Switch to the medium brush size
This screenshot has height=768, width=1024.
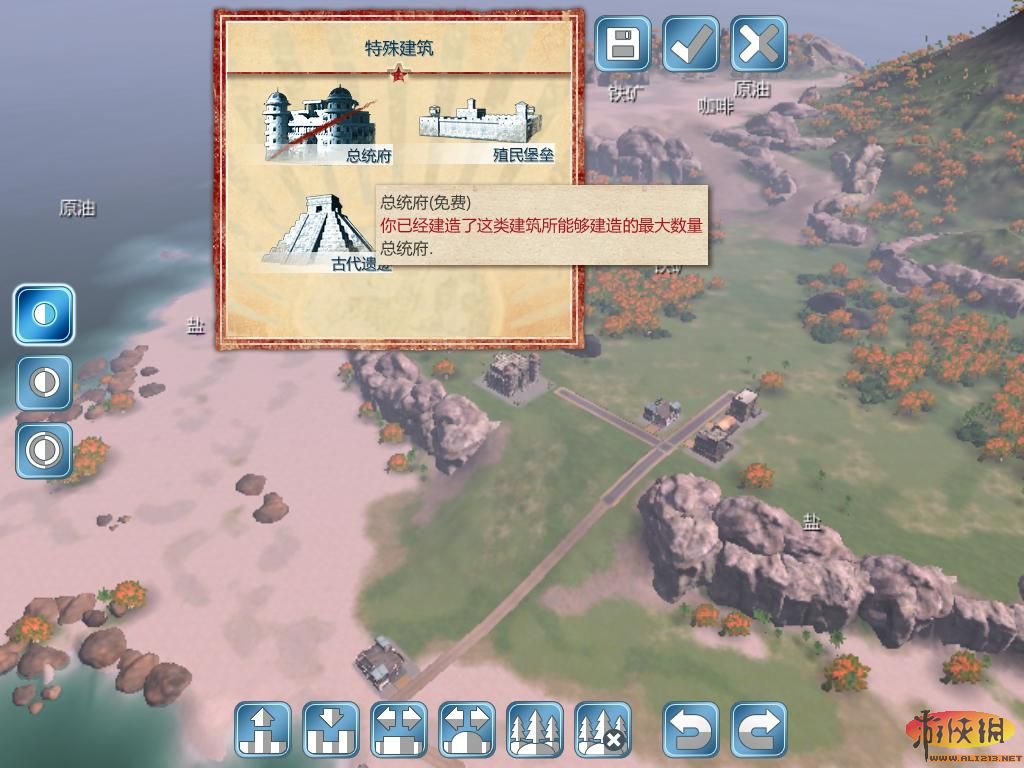click(44, 382)
